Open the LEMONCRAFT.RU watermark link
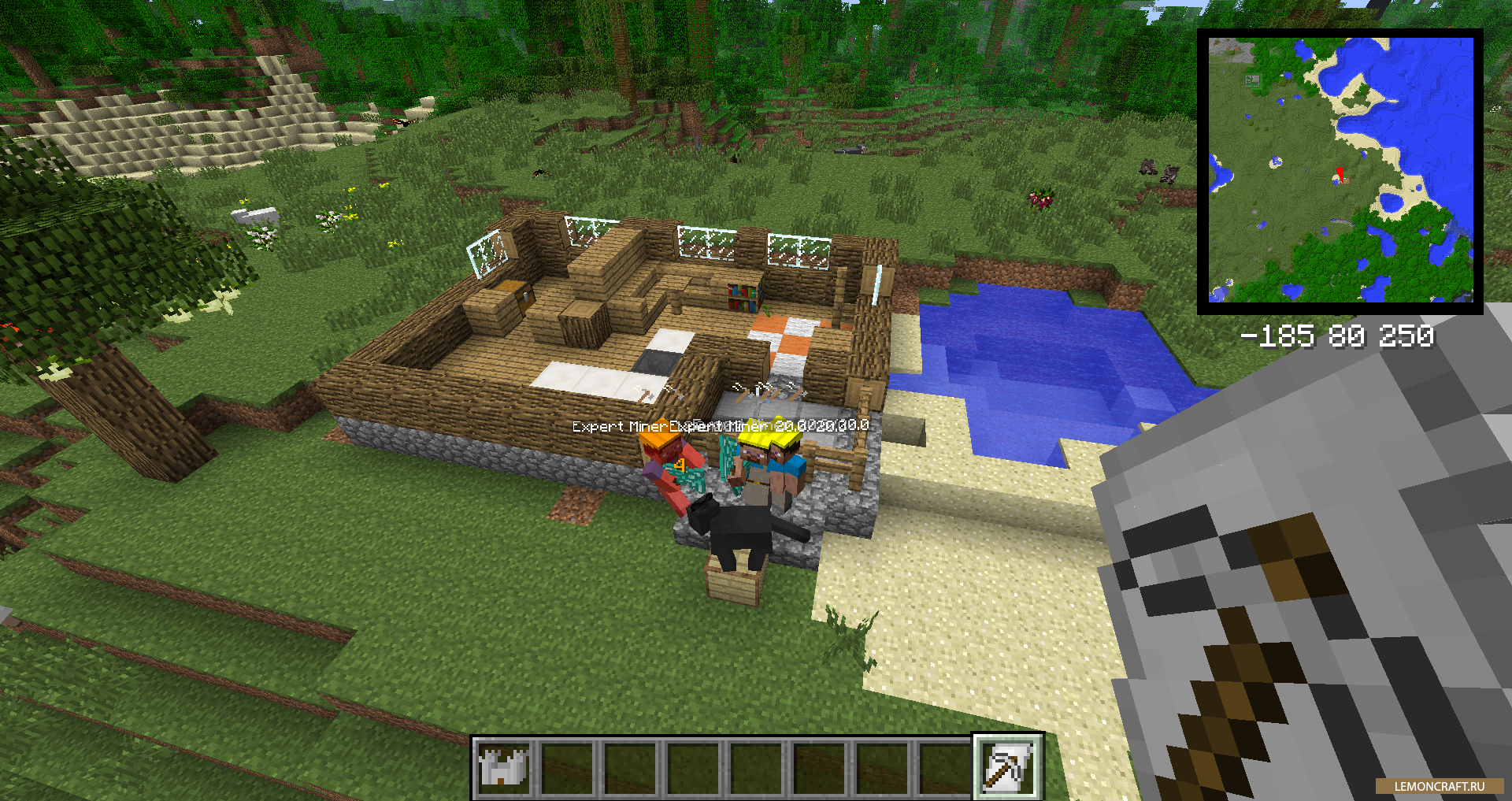The width and height of the screenshot is (1512, 801). tap(1439, 786)
